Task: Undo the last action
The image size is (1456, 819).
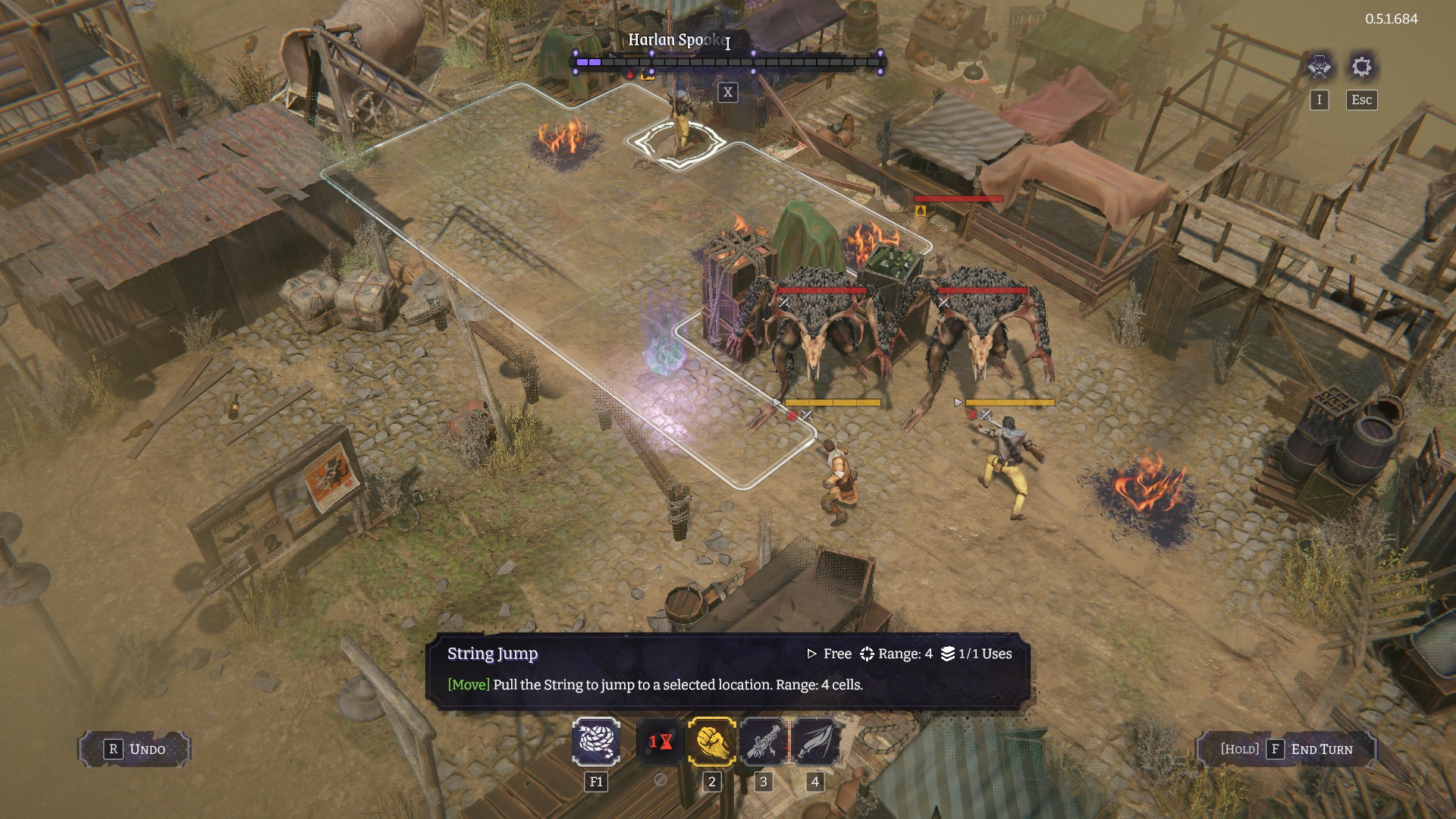Action: pyautogui.click(x=135, y=749)
